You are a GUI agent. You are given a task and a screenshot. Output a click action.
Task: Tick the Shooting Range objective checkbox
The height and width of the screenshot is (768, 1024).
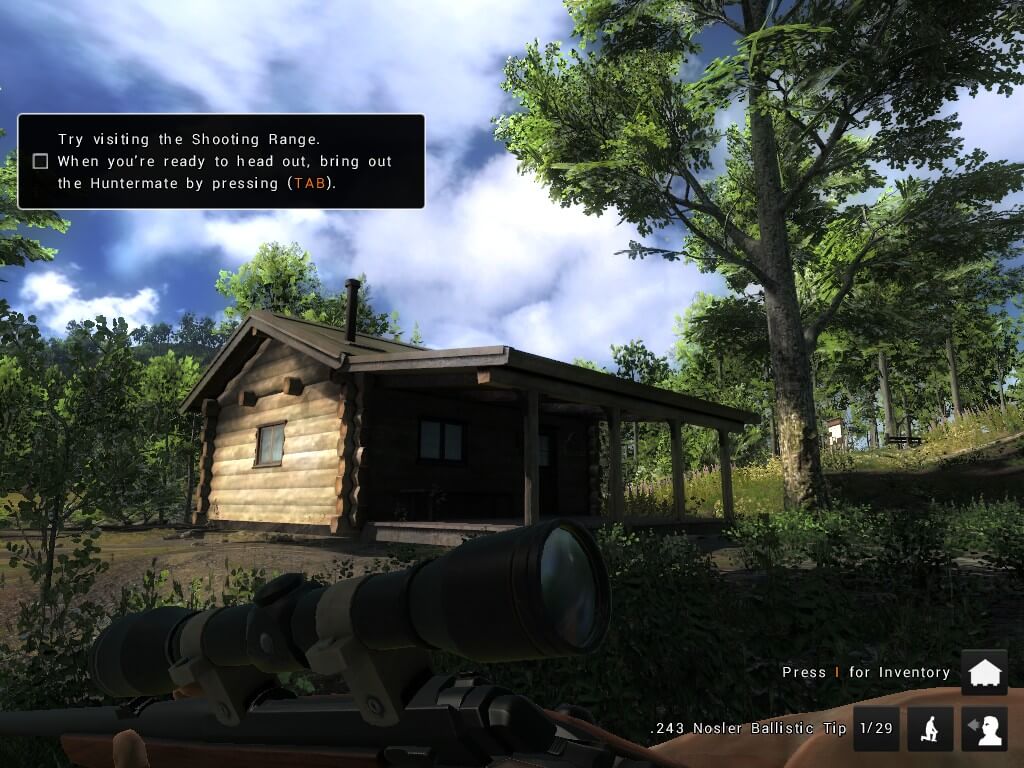[40, 161]
